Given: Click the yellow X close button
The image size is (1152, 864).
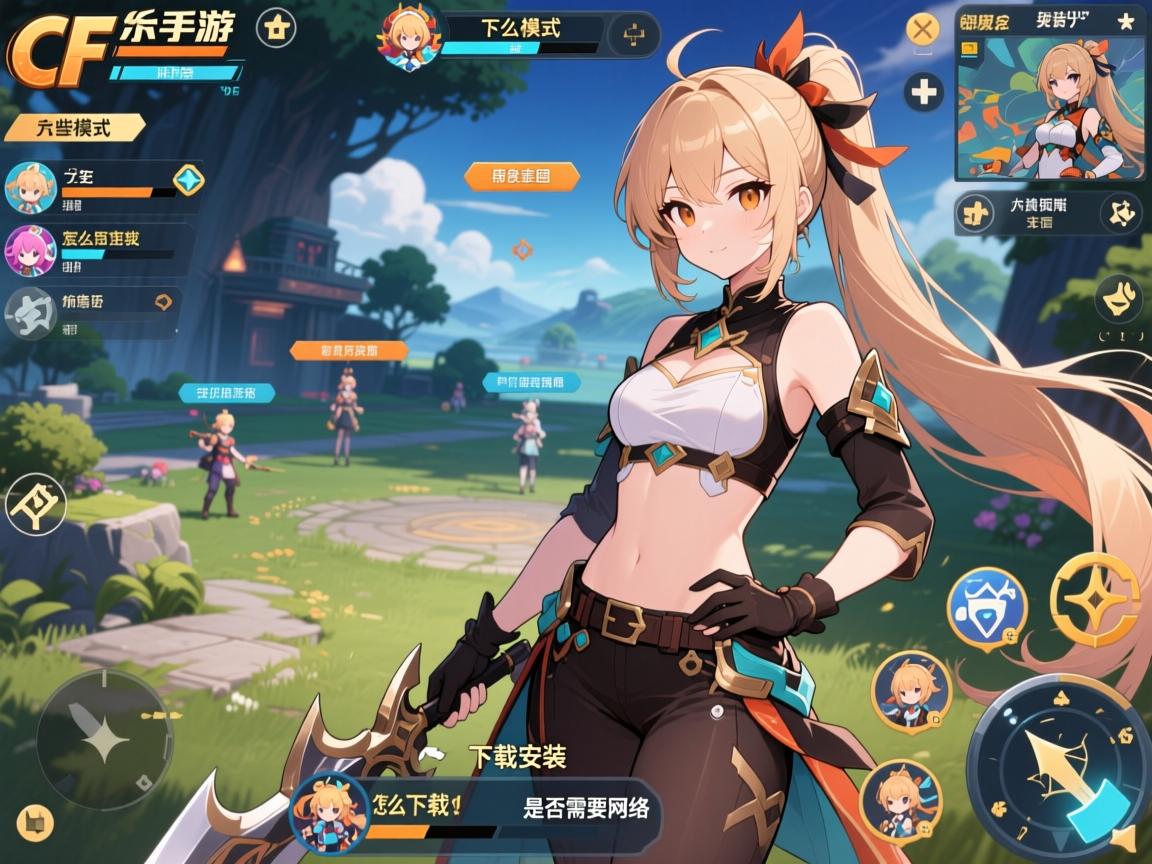Looking at the screenshot, I should coord(922,28).
